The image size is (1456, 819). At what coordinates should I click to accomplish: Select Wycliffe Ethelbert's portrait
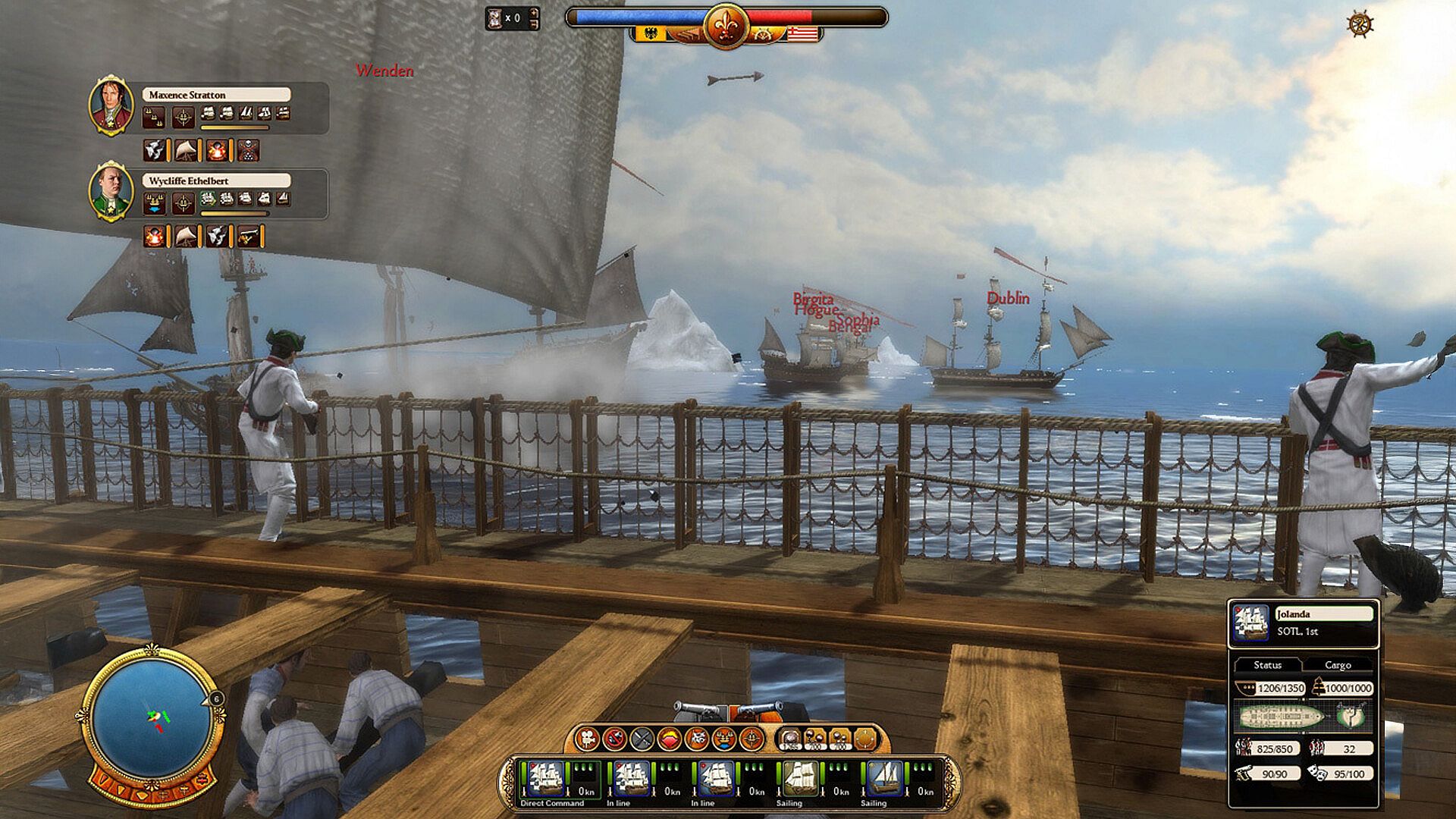click(x=111, y=191)
